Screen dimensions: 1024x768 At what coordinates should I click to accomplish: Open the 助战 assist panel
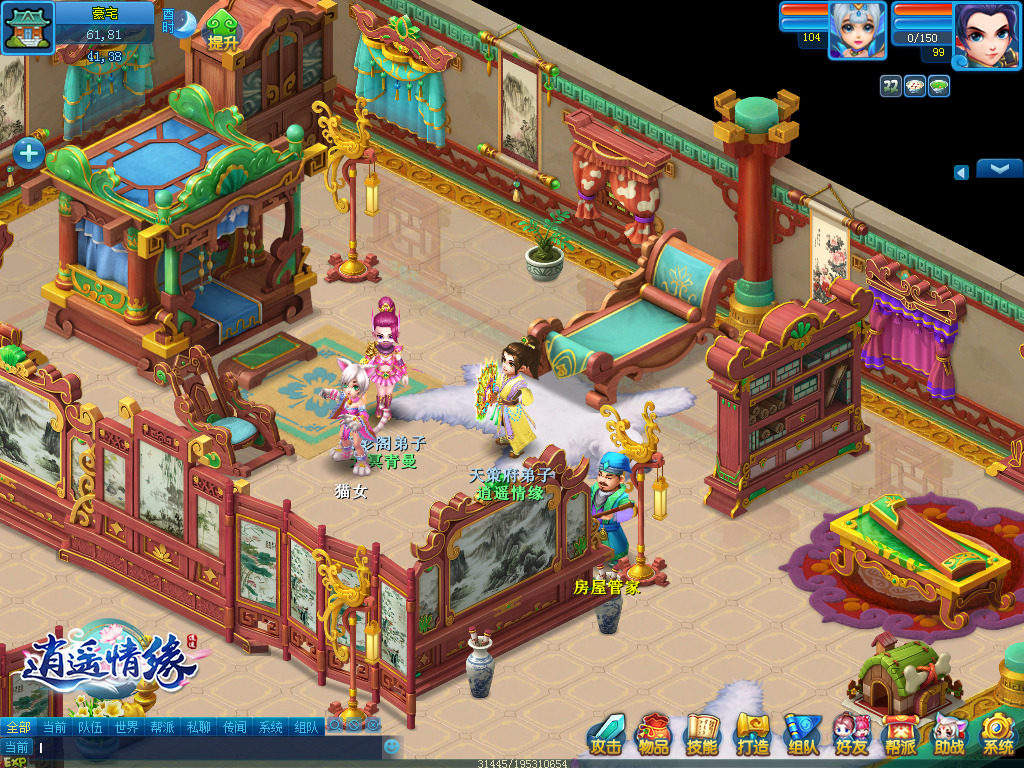[x=949, y=735]
